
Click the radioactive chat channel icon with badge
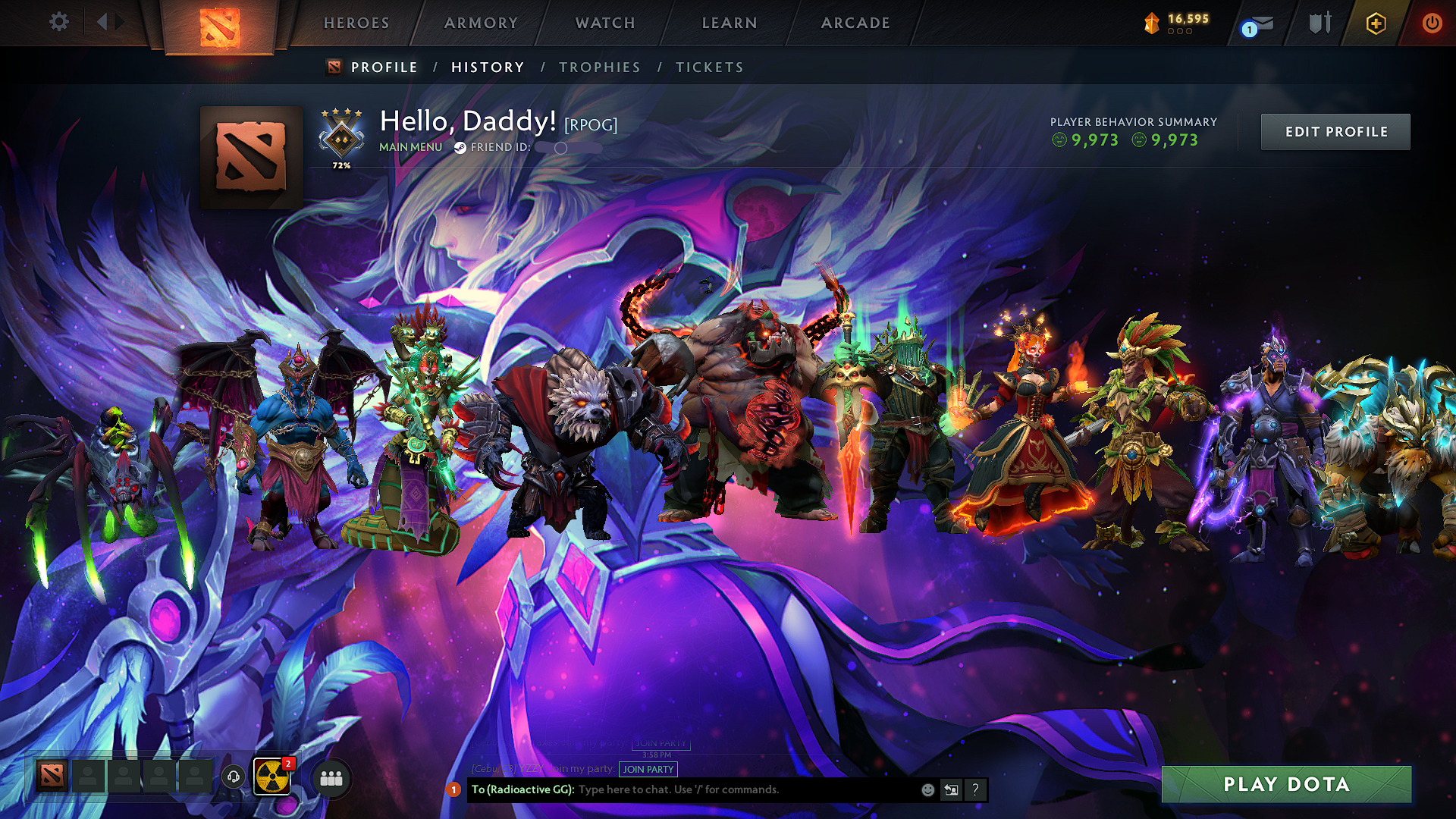(x=275, y=777)
